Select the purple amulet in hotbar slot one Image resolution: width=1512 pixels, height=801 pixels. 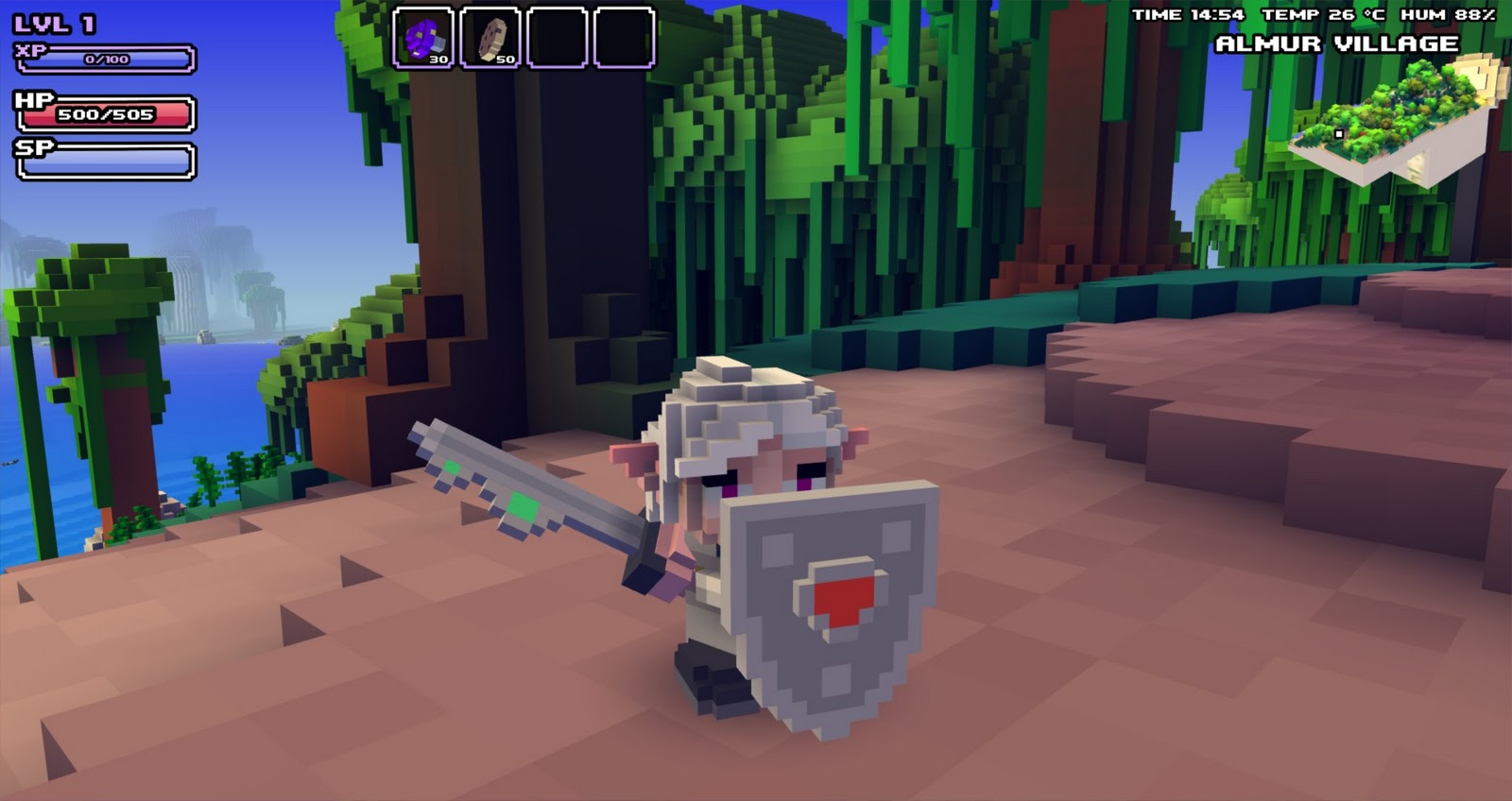tap(425, 38)
